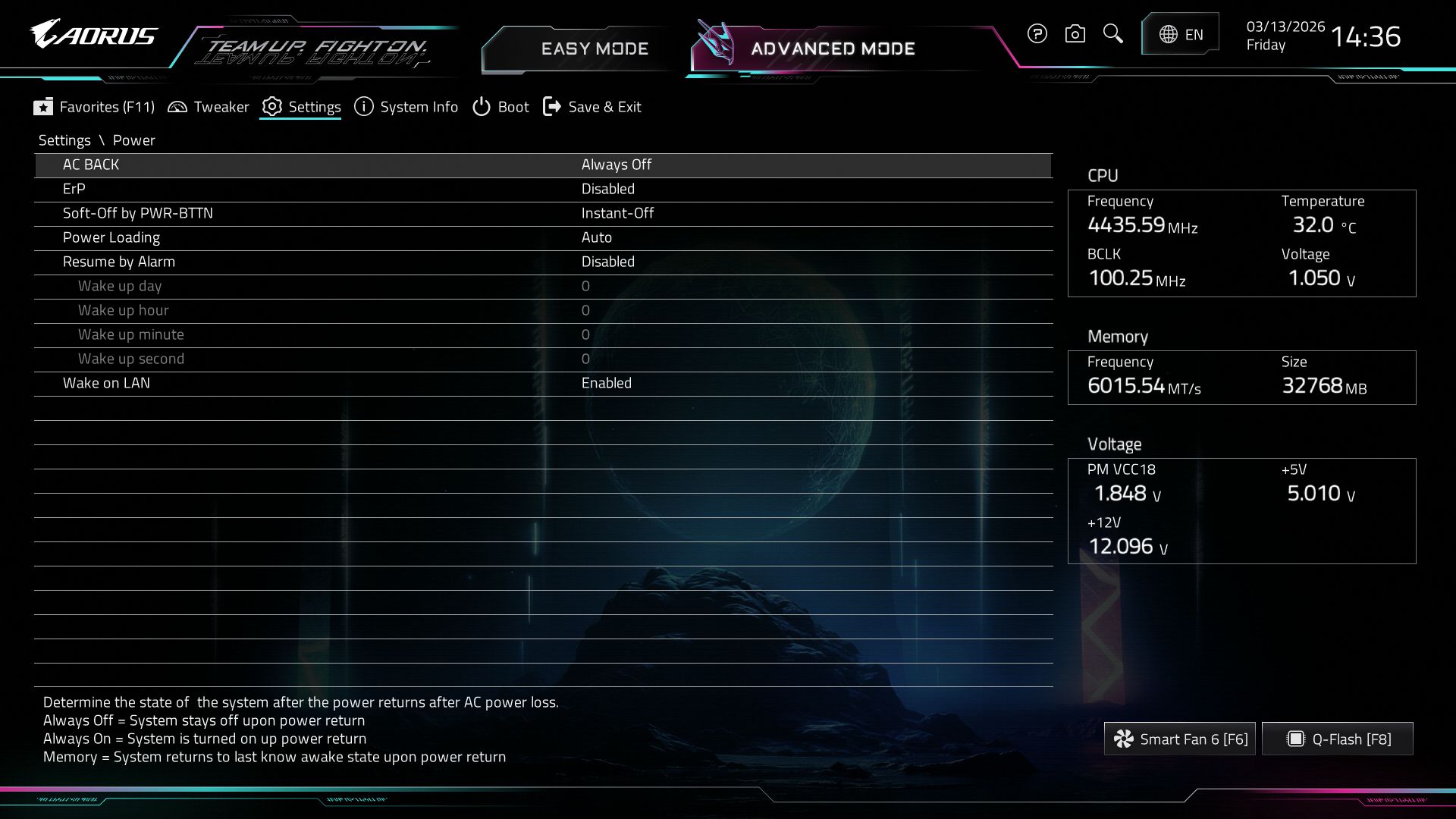Go to the Tweaker tab
The image size is (1456, 819).
(x=209, y=107)
